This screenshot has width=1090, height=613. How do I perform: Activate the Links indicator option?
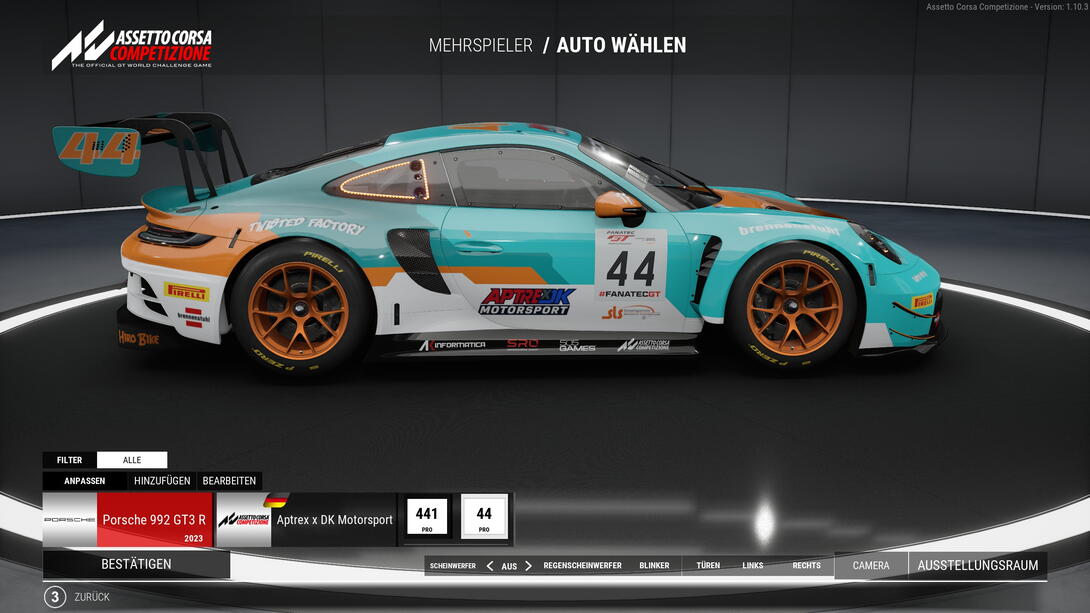coord(753,566)
